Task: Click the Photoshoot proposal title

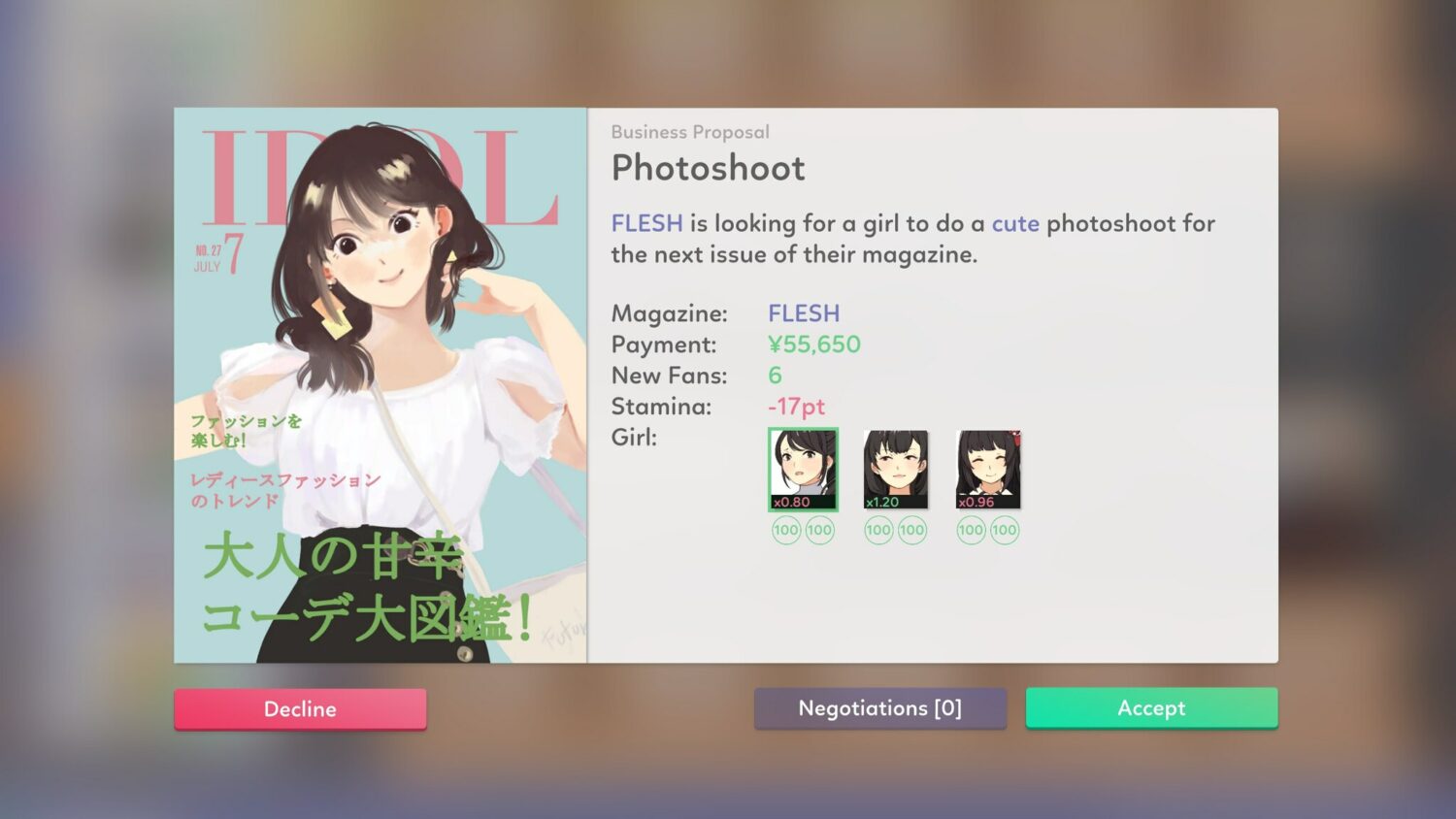Action: click(x=708, y=168)
